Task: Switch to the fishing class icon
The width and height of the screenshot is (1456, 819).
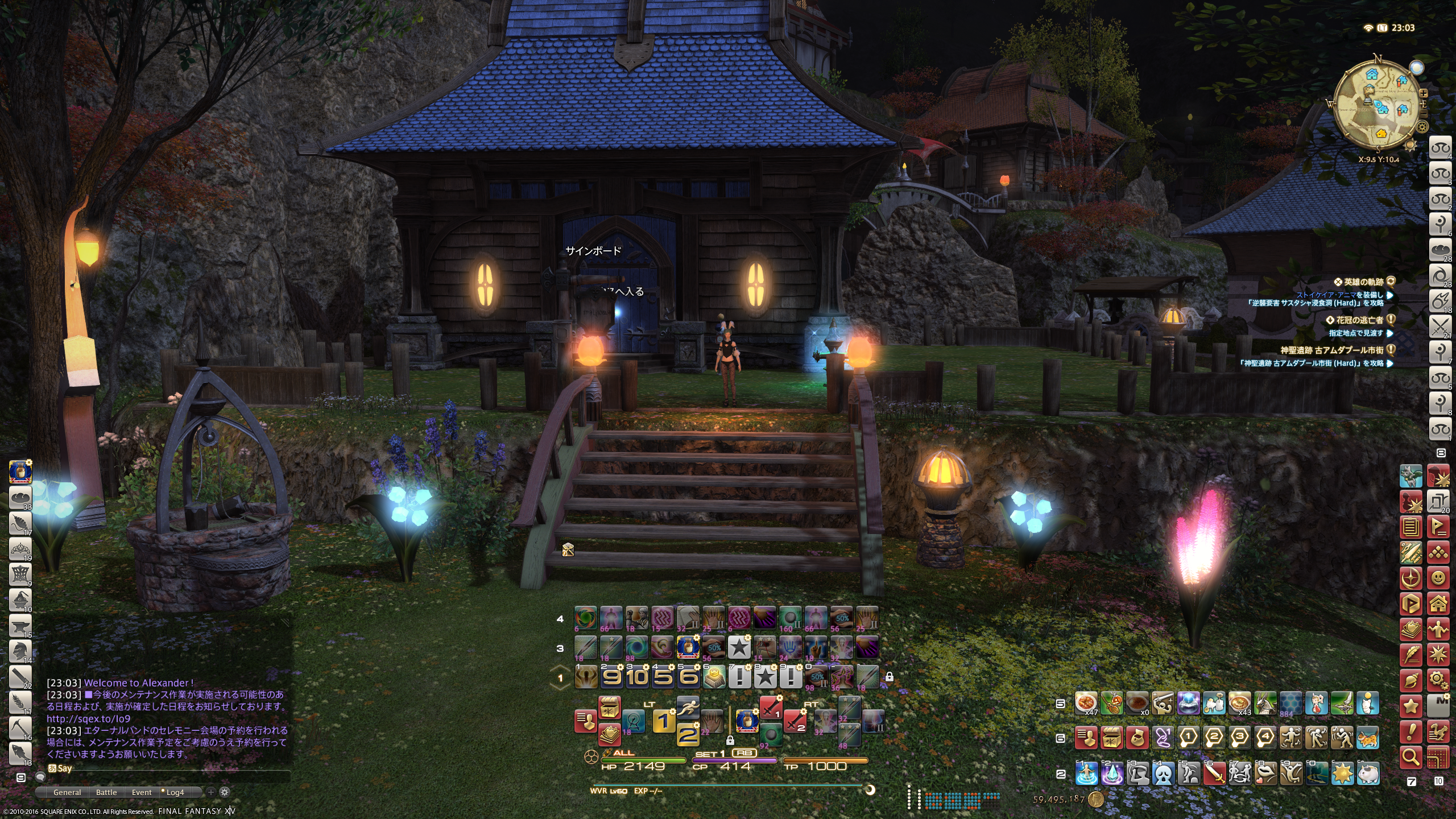Action: pos(20,753)
